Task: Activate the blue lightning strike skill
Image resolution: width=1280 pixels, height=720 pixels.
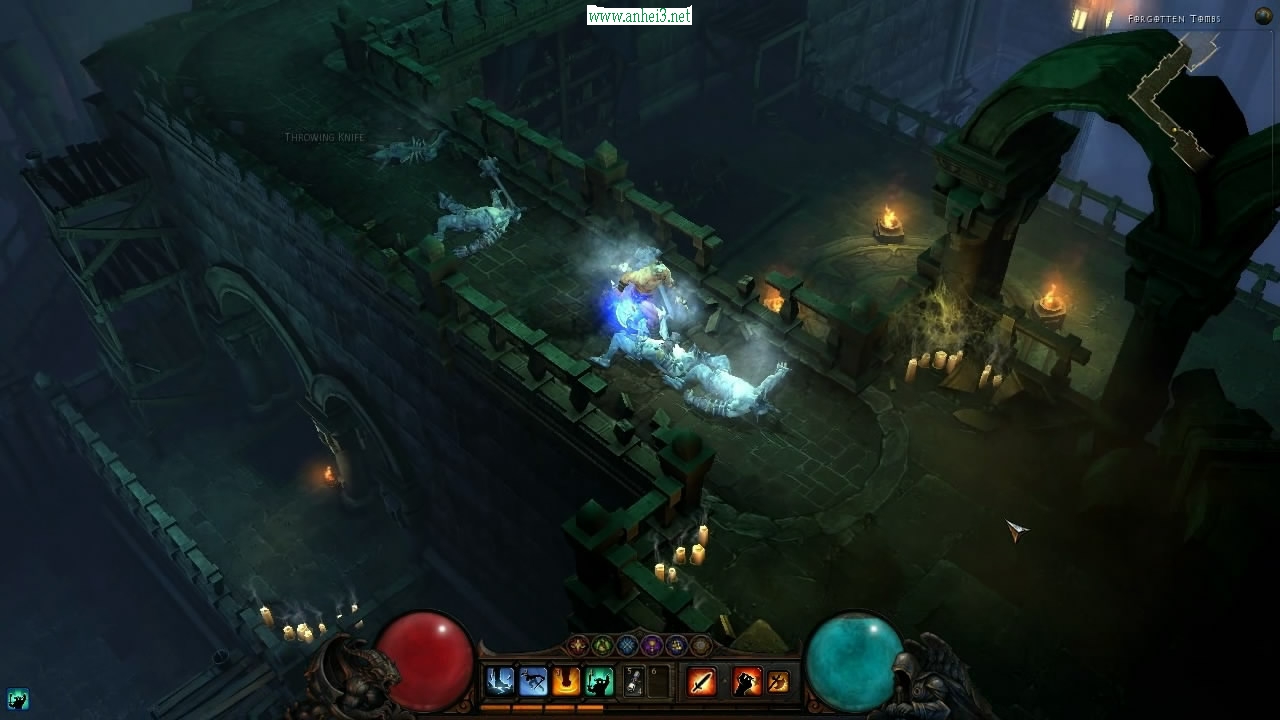Action: point(499,682)
